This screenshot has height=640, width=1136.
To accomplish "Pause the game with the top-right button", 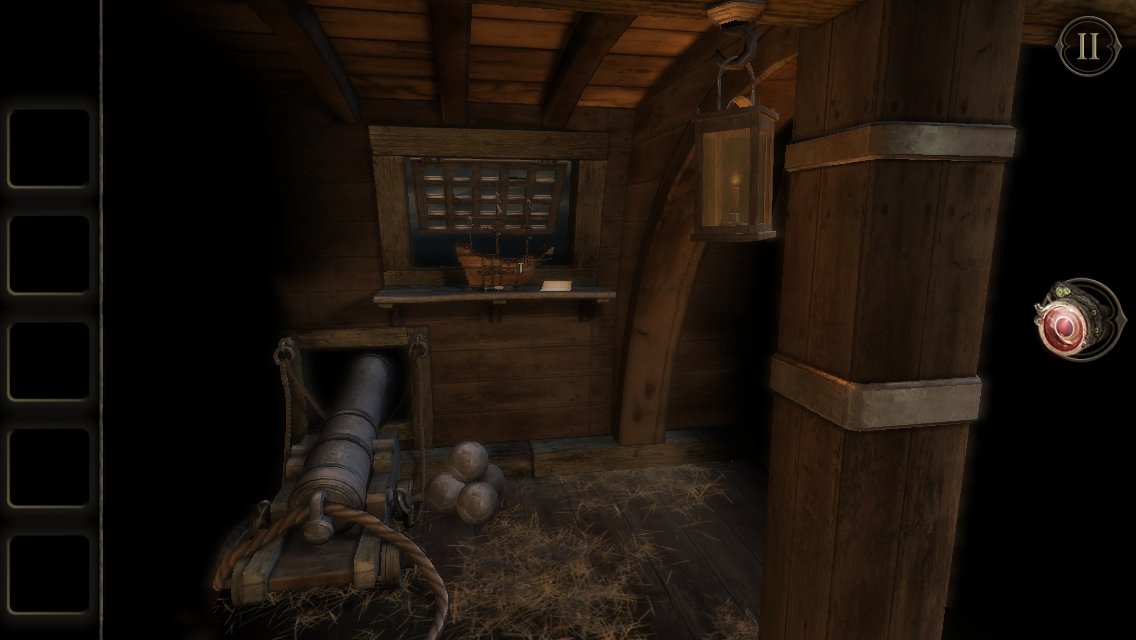I will tap(1088, 46).
